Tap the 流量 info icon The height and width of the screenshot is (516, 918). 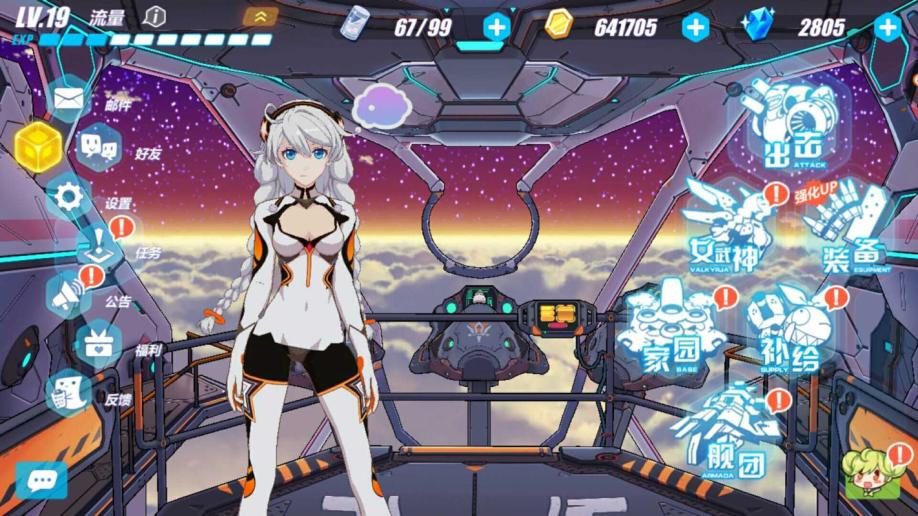(154, 16)
